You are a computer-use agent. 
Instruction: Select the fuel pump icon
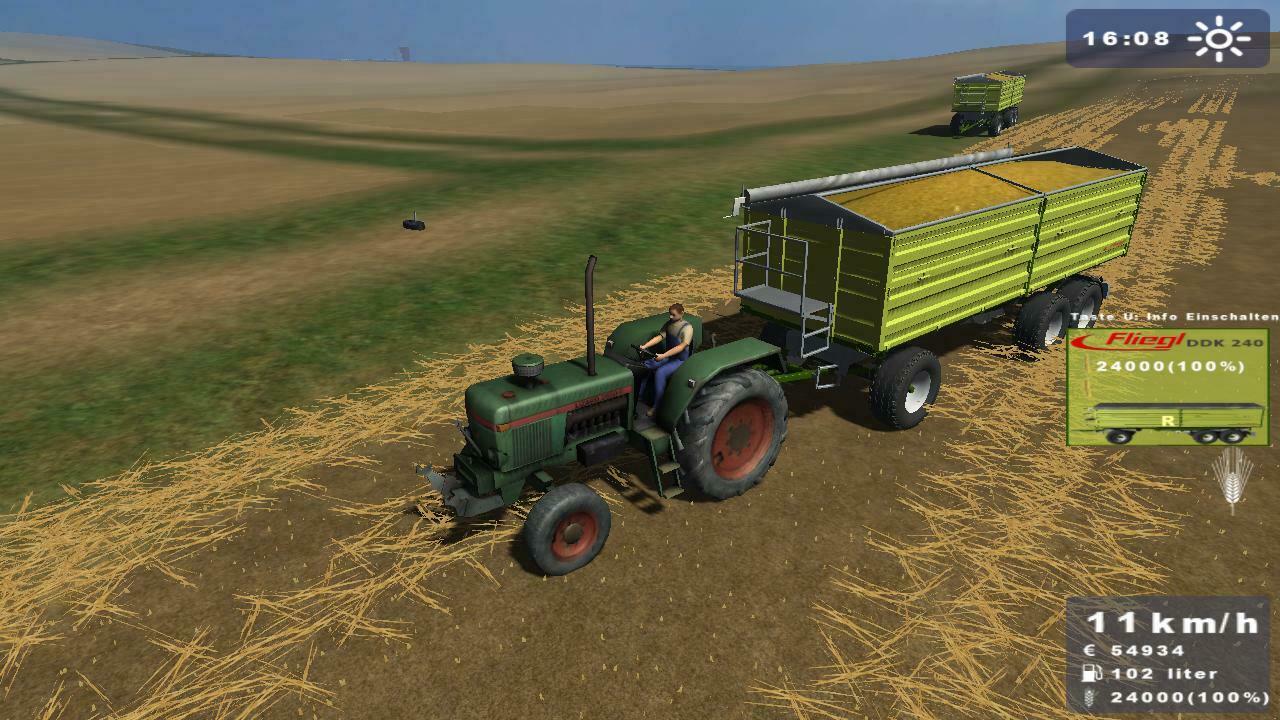[x=1091, y=674]
